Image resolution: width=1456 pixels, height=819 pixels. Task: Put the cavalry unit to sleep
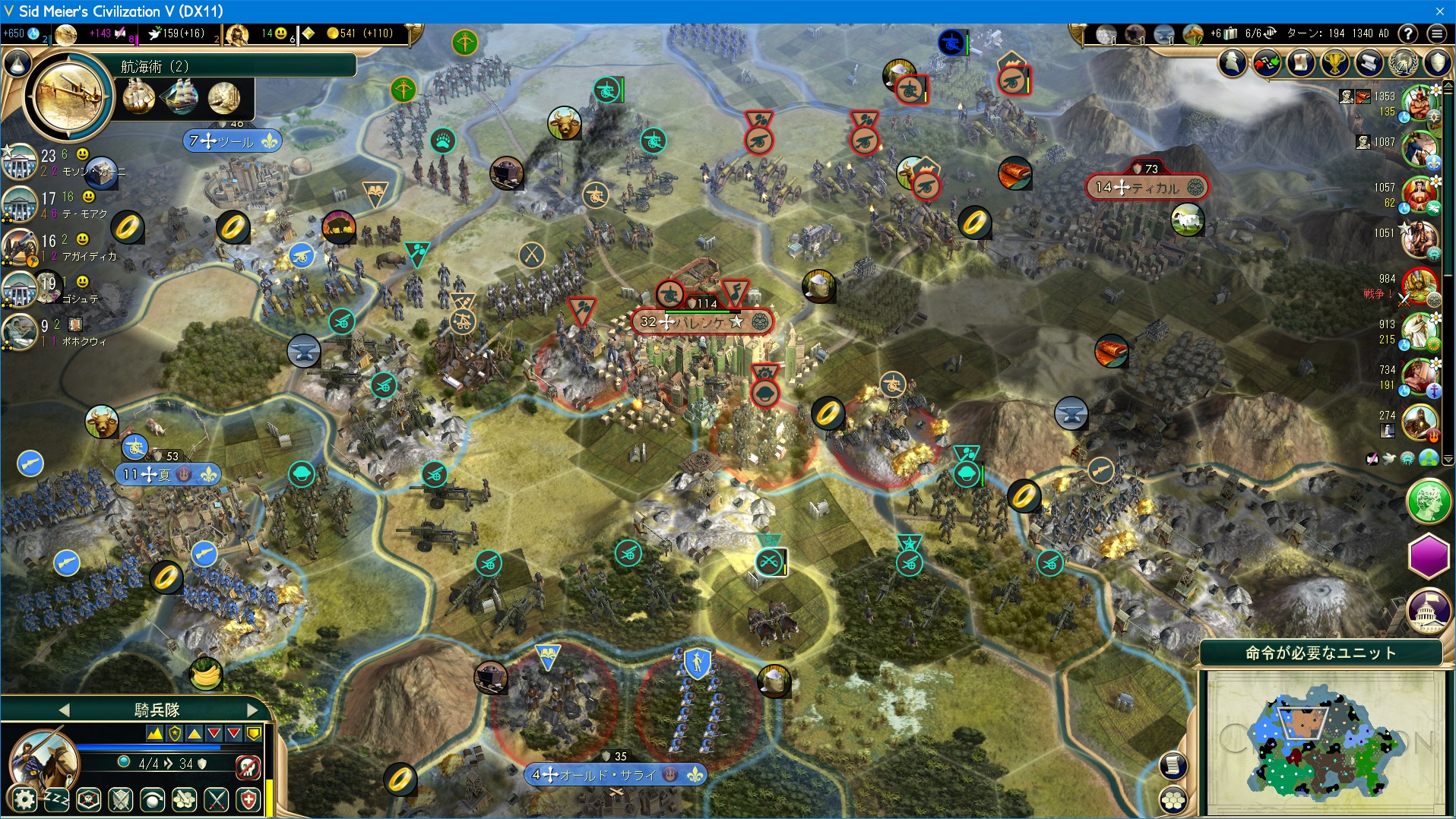[x=56, y=799]
